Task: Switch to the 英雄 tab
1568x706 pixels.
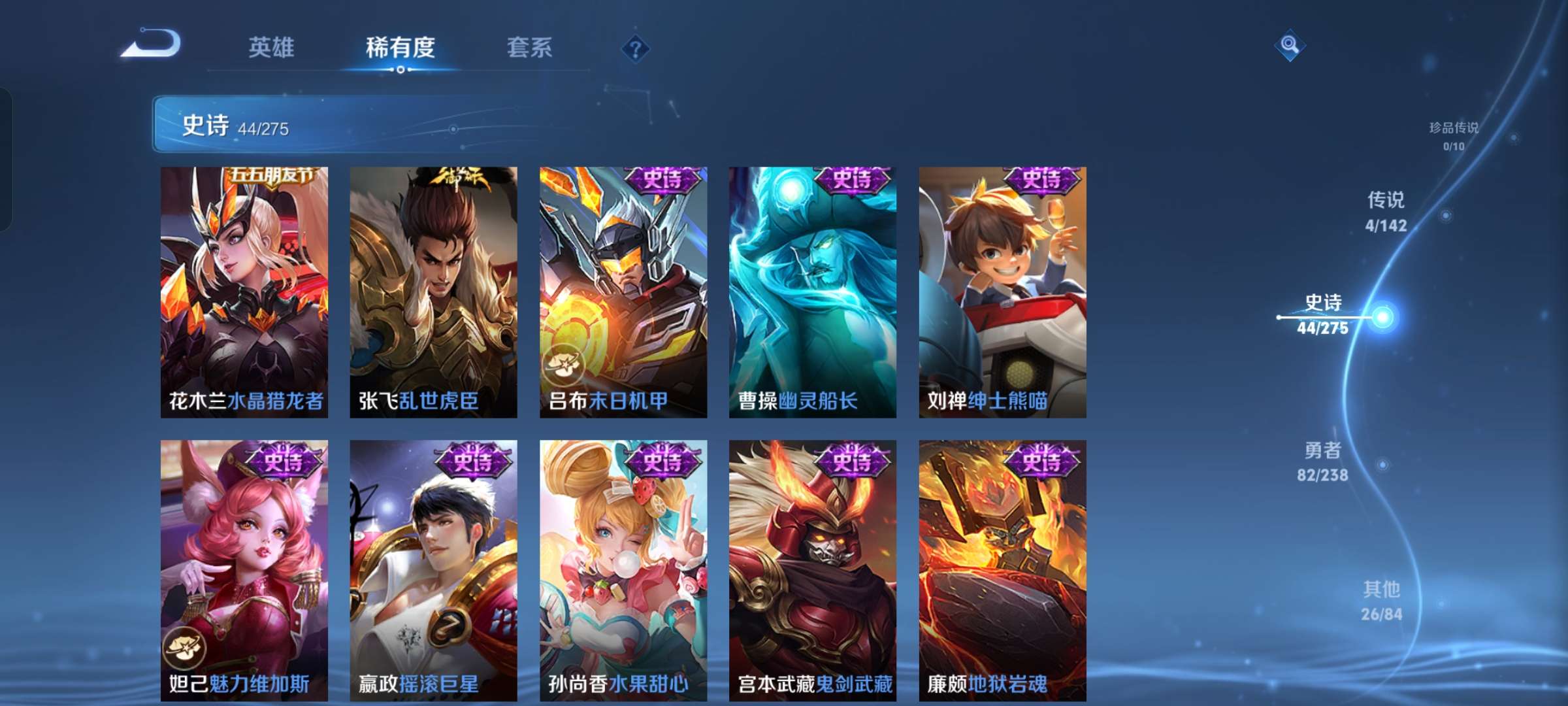Action: click(x=272, y=48)
